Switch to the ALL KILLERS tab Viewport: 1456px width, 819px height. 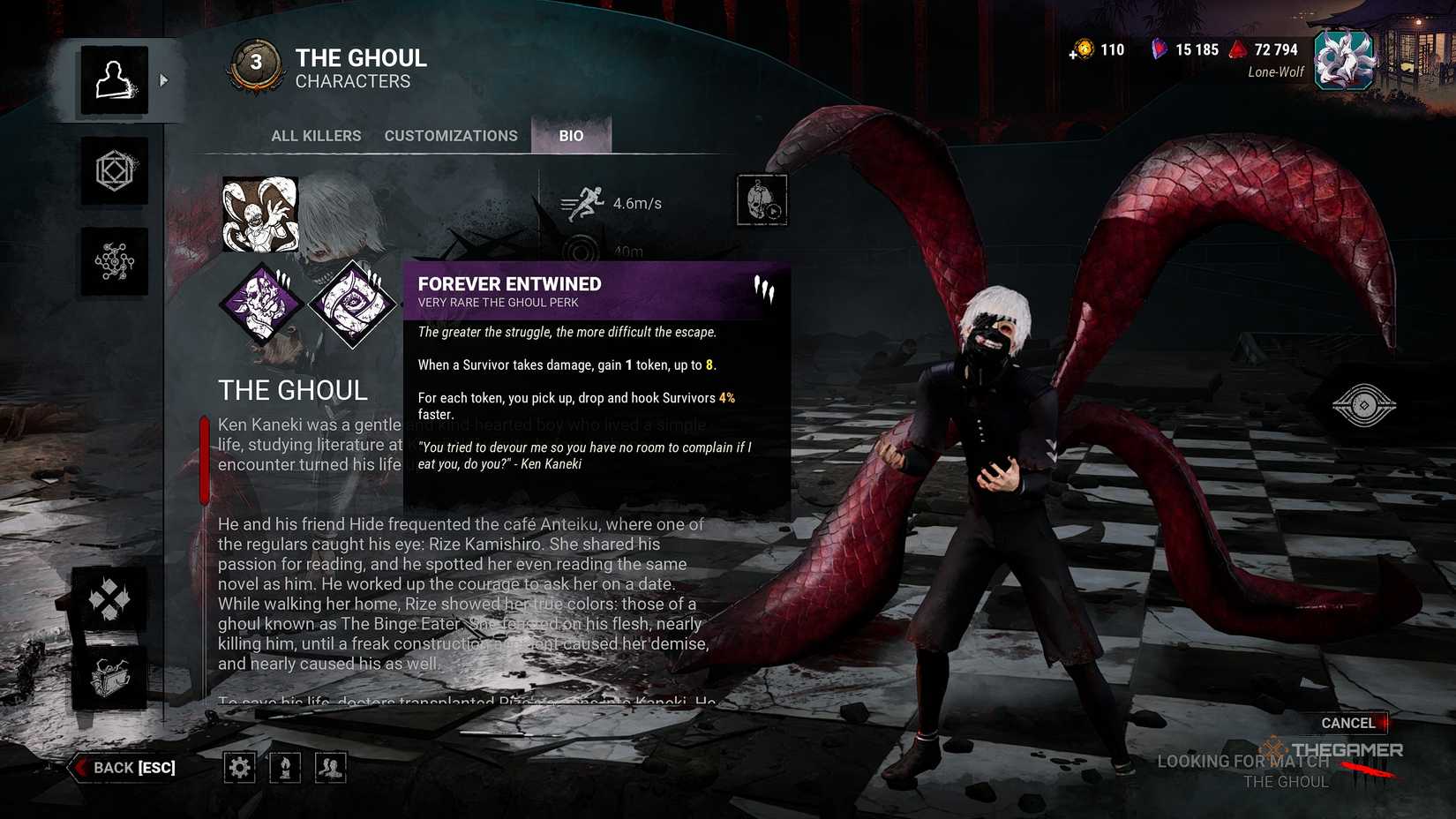[316, 135]
